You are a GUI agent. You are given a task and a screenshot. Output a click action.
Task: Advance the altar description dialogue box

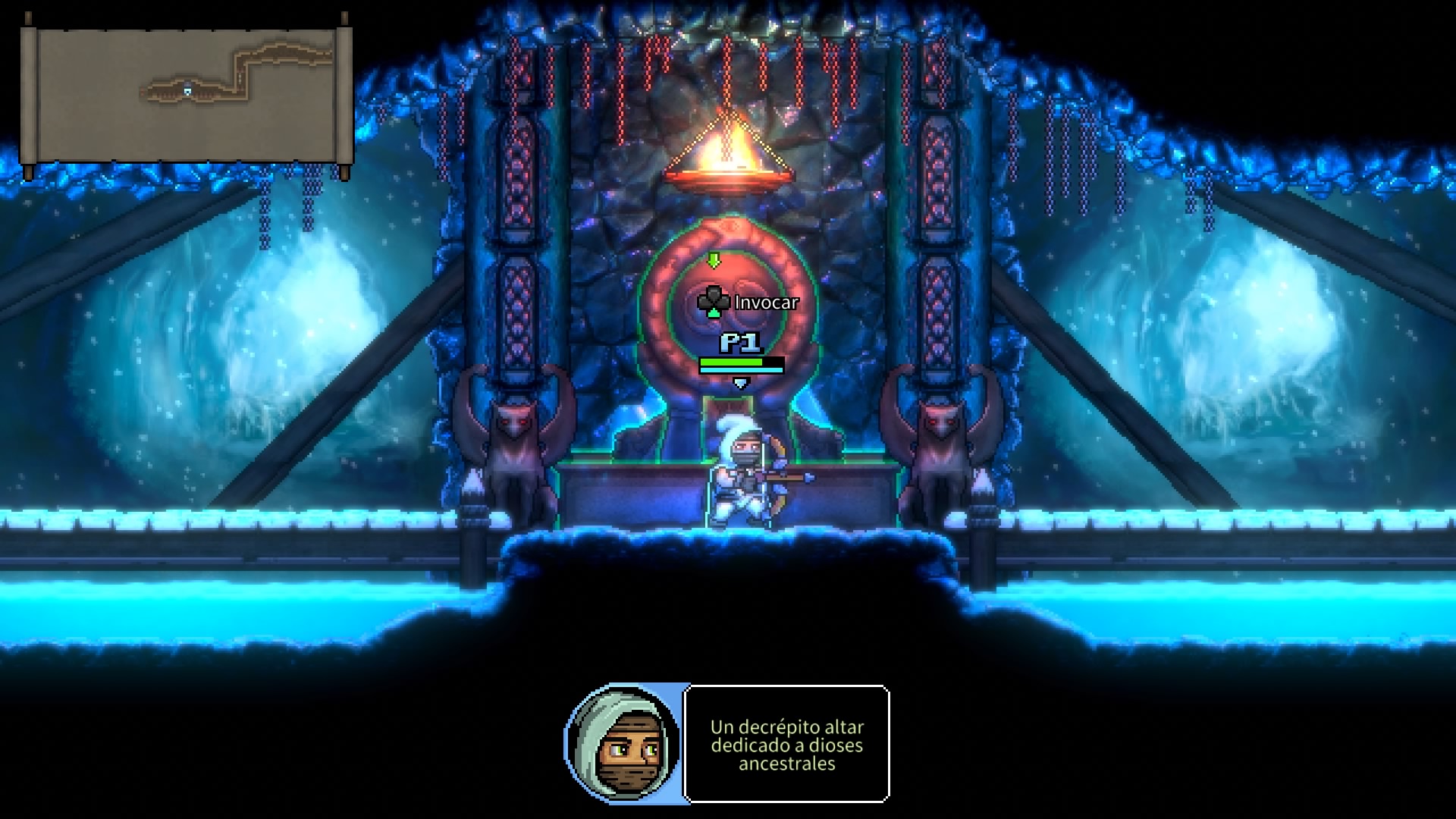[786, 744]
